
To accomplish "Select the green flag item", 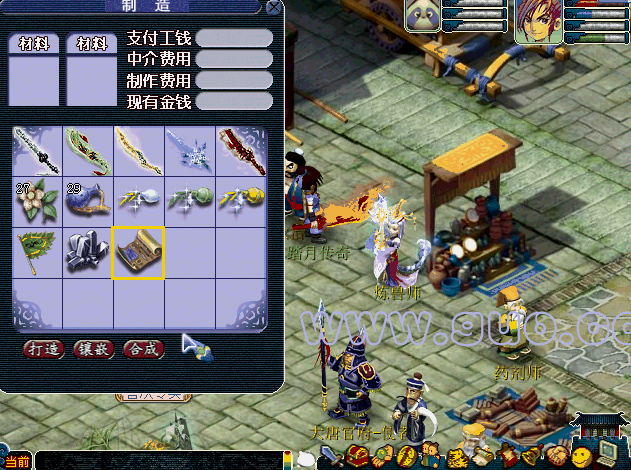I will coord(36,252).
